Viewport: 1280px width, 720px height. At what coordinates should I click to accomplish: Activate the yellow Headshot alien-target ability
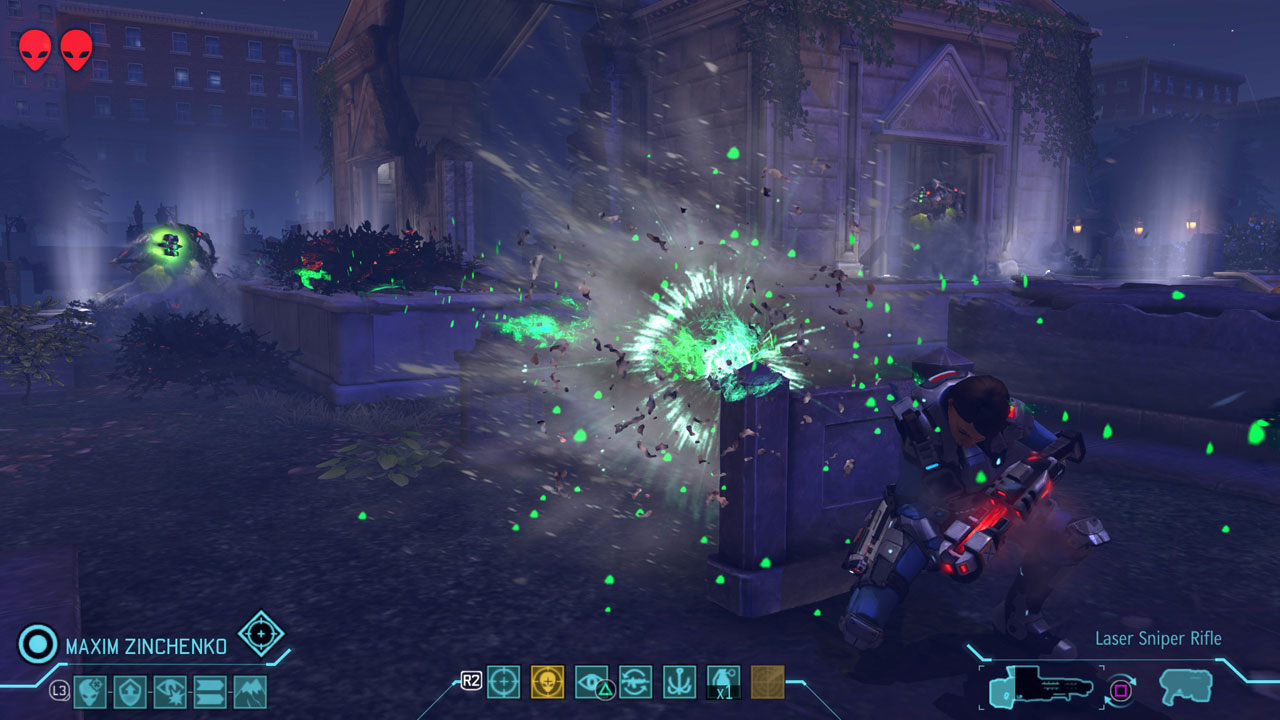point(547,682)
